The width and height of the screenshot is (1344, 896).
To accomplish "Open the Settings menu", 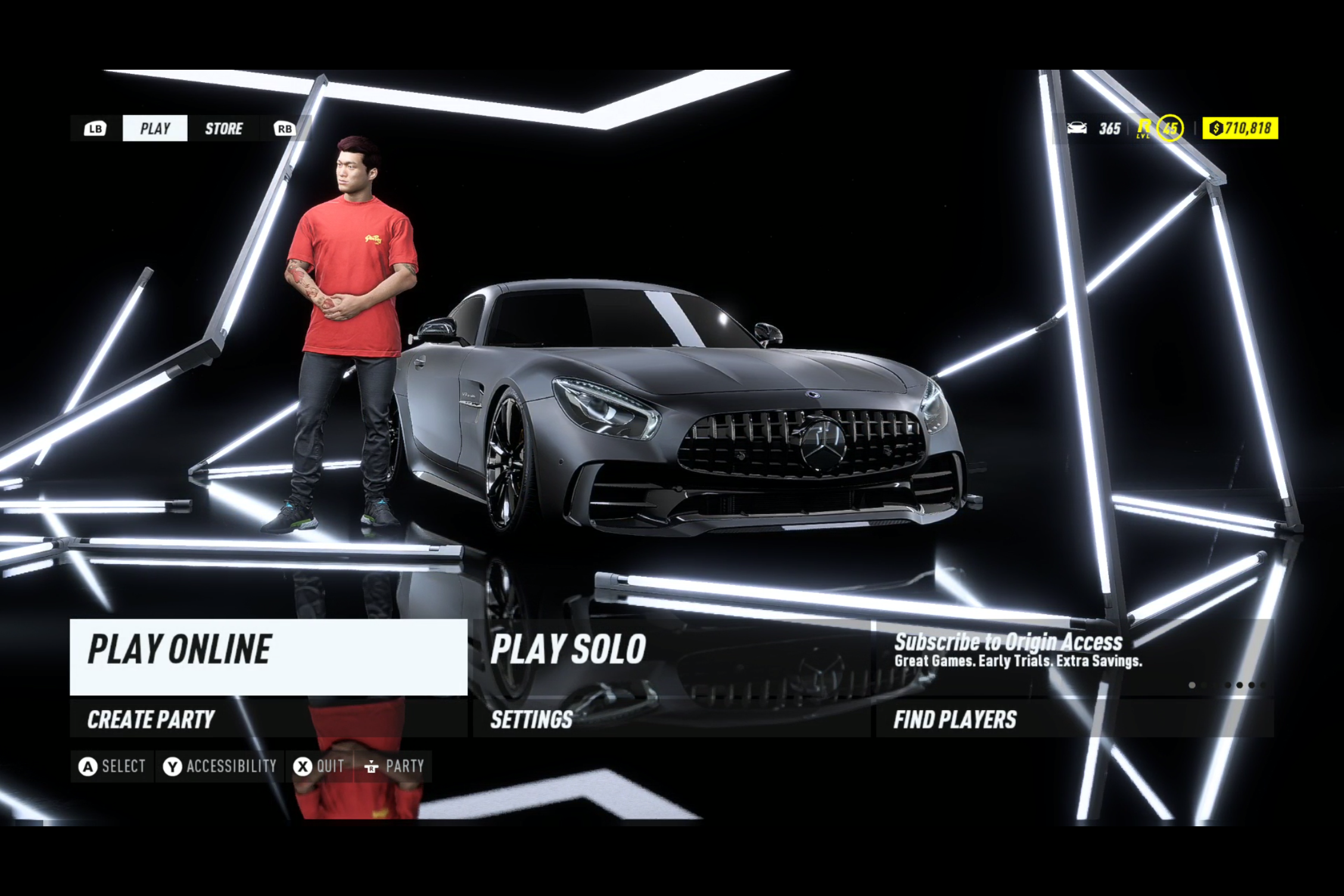I will tap(671, 719).
